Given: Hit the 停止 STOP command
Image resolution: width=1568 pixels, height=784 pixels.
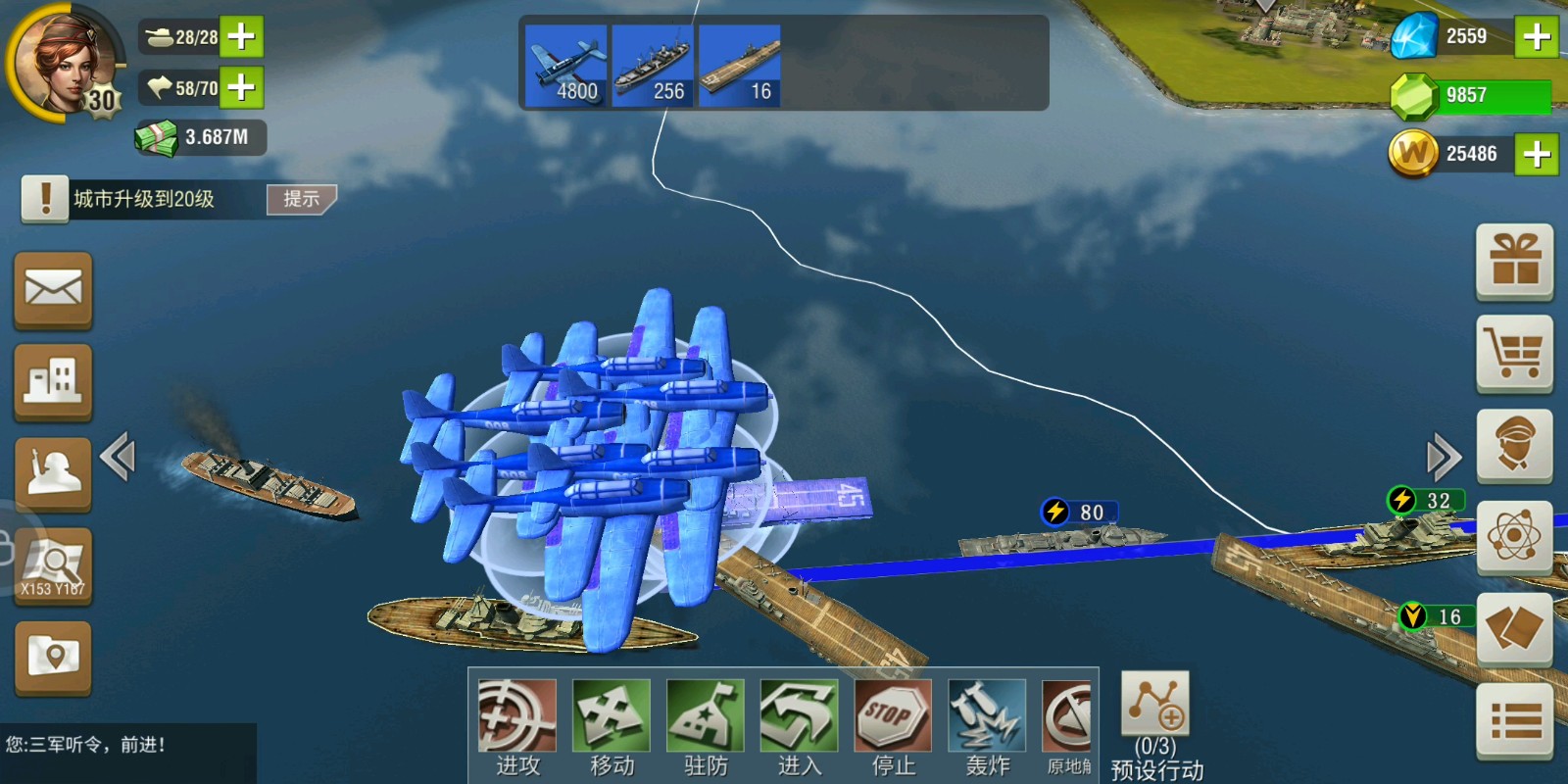Looking at the screenshot, I should click(x=893, y=725).
